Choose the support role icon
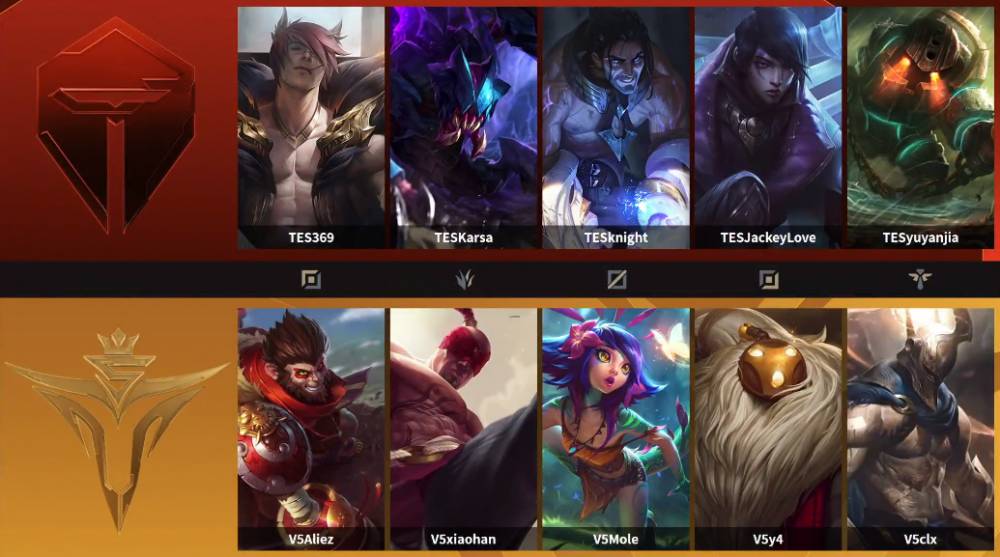This screenshot has width=1000, height=557. coord(920,279)
